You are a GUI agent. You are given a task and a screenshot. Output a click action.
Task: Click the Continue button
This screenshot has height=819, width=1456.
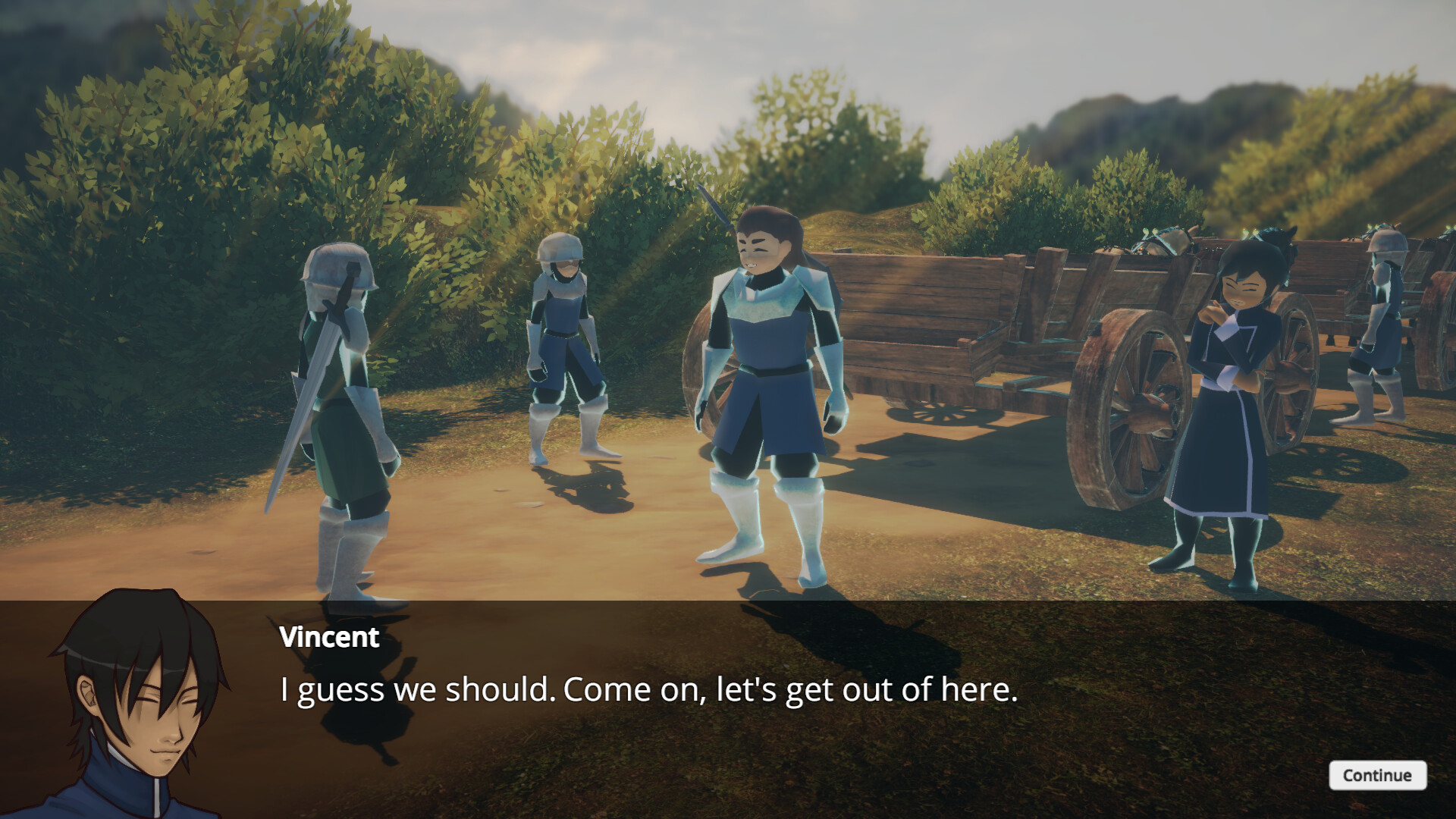tap(1378, 776)
